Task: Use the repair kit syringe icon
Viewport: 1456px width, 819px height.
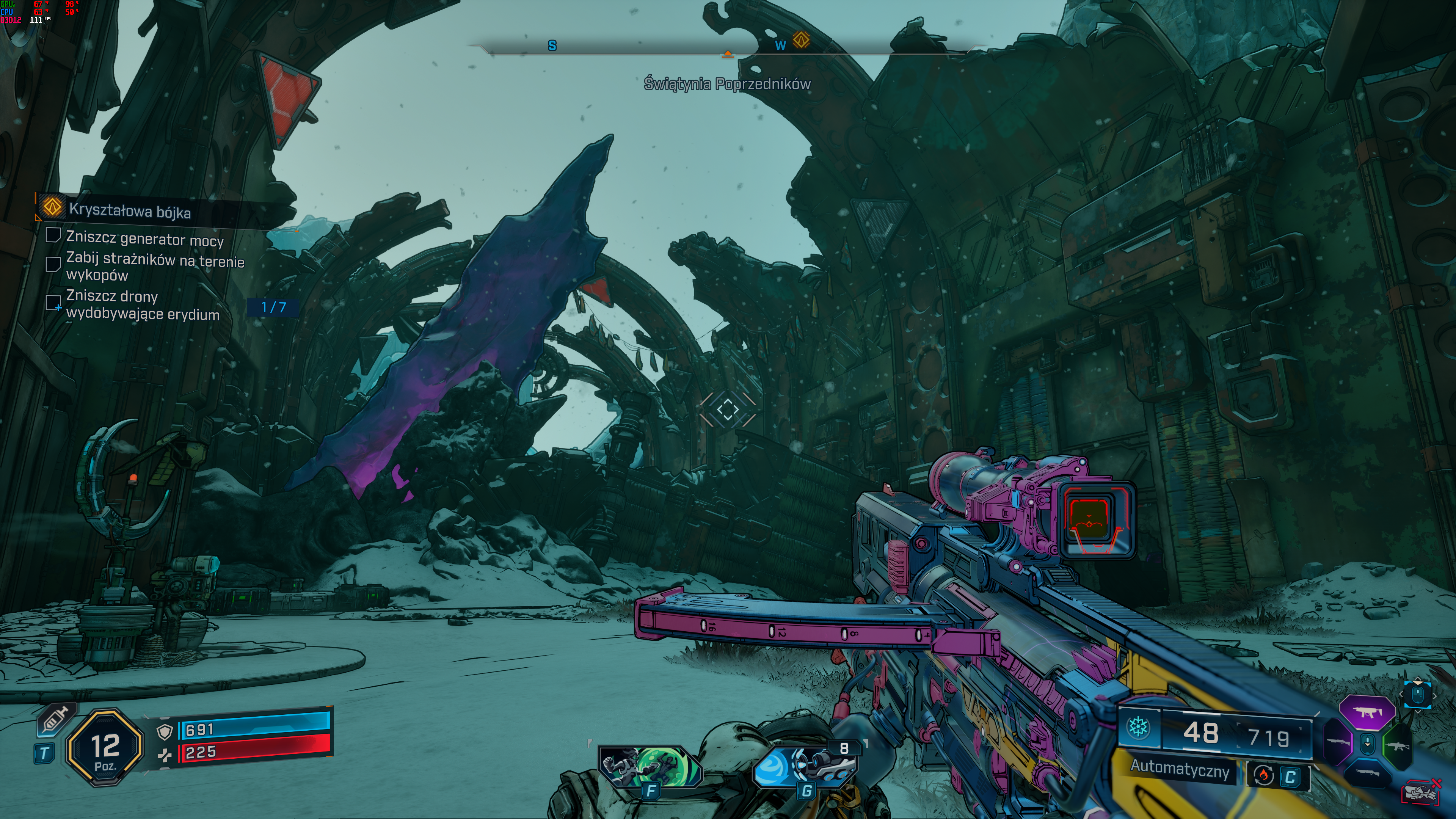Action: (x=55, y=721)
